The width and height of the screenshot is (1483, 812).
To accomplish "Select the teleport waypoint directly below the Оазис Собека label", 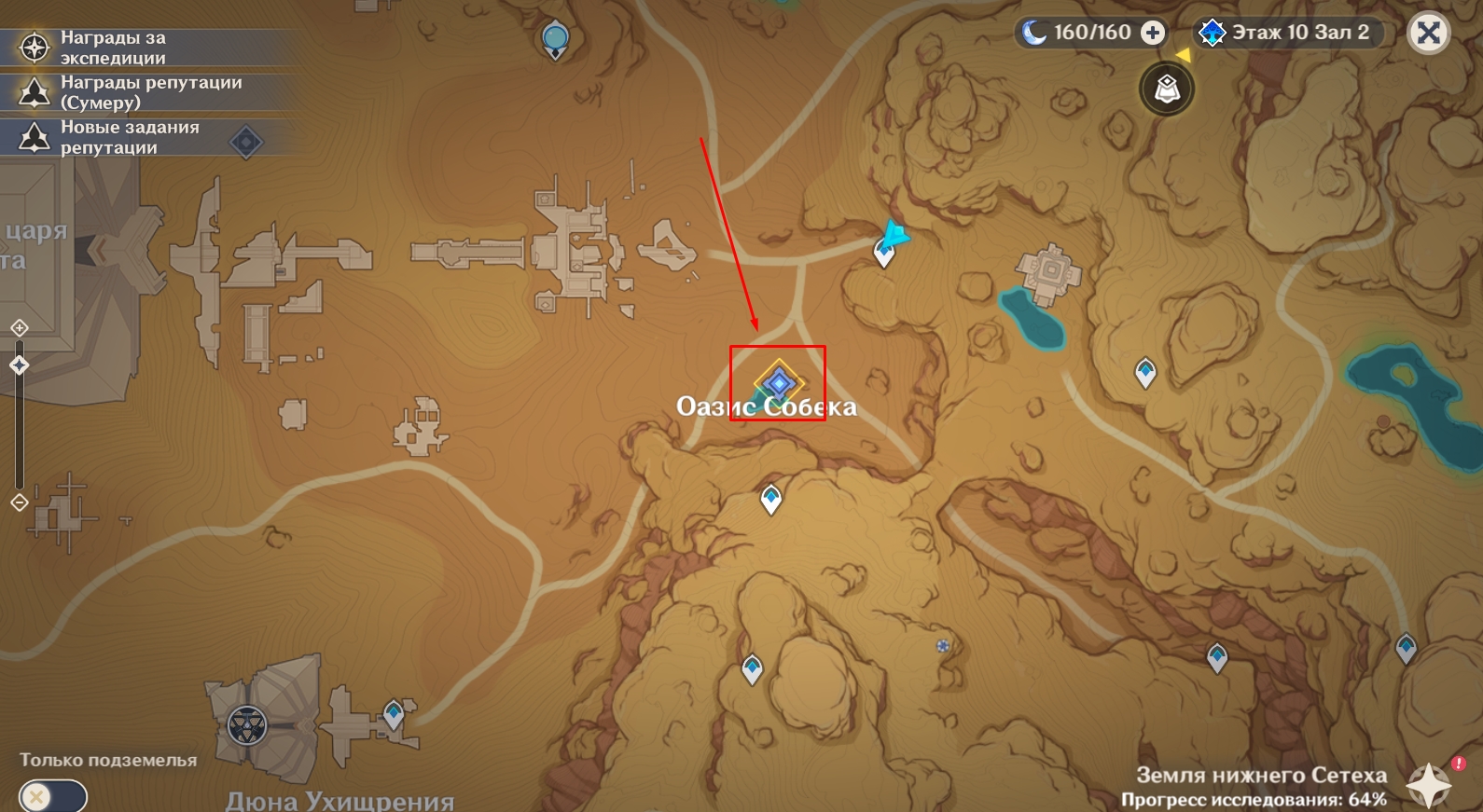I will pos(771,499).
